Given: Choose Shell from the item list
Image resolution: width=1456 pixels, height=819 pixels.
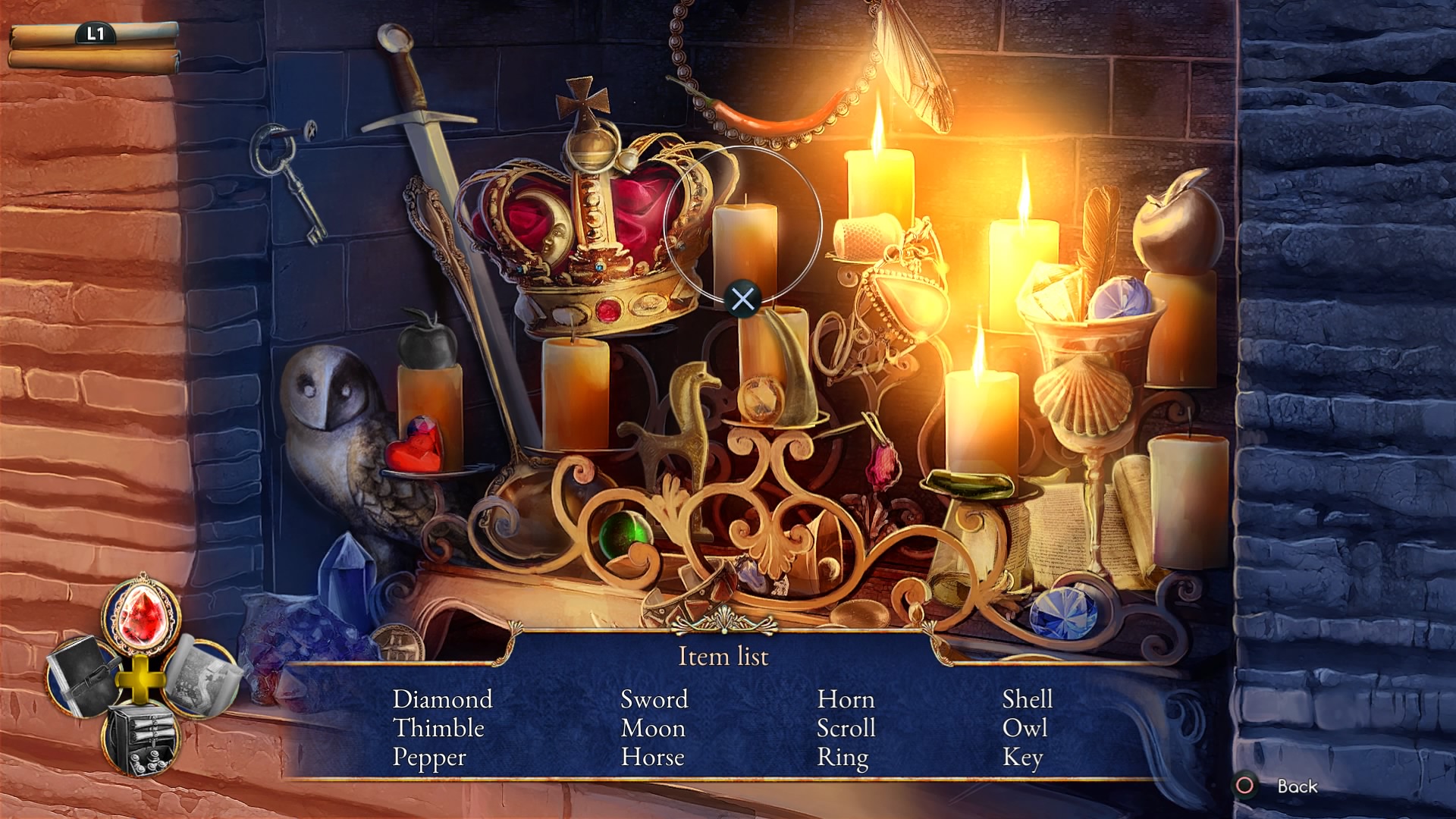Looking at the screenshot, I should (1027, 699).
